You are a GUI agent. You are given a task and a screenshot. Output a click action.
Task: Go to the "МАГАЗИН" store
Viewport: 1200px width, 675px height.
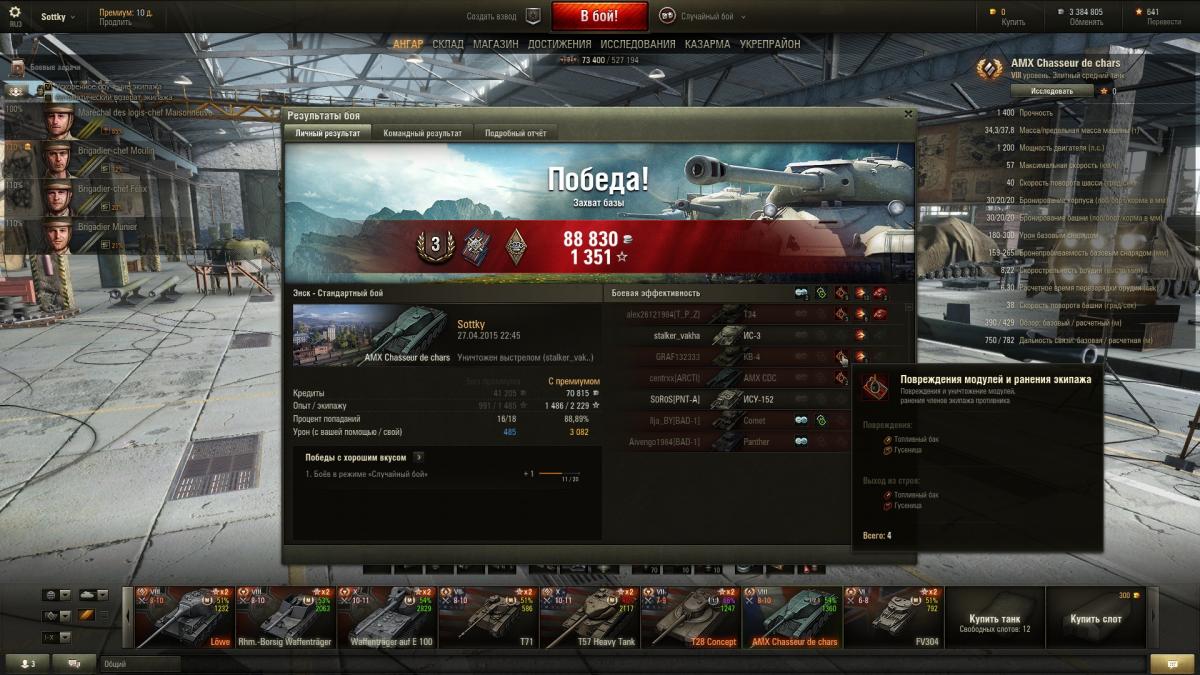495,44
